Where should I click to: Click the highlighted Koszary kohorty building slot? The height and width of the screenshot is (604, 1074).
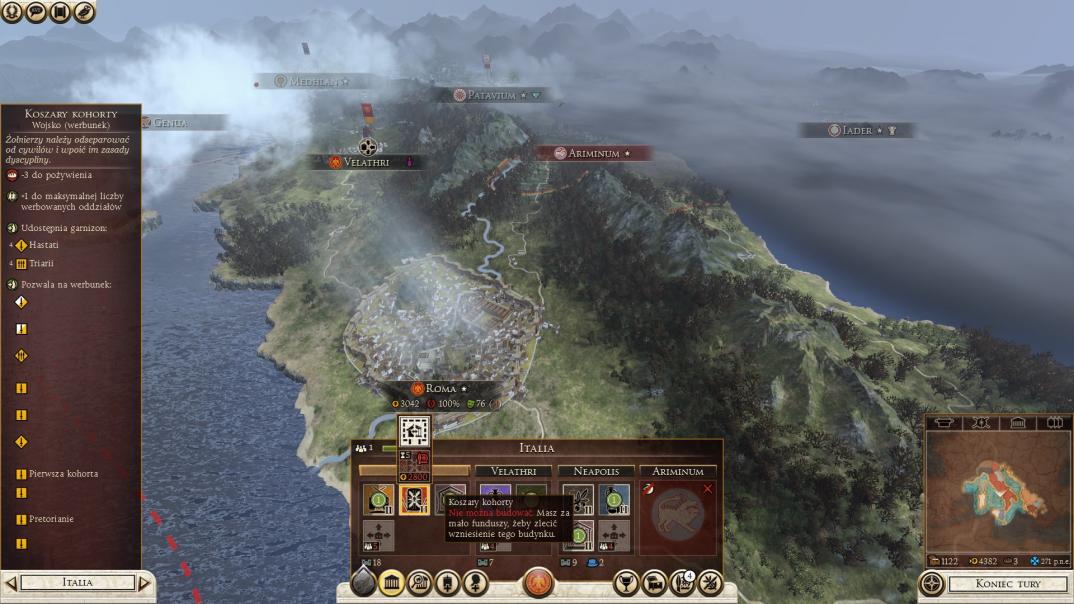click(x=415, y=499)
